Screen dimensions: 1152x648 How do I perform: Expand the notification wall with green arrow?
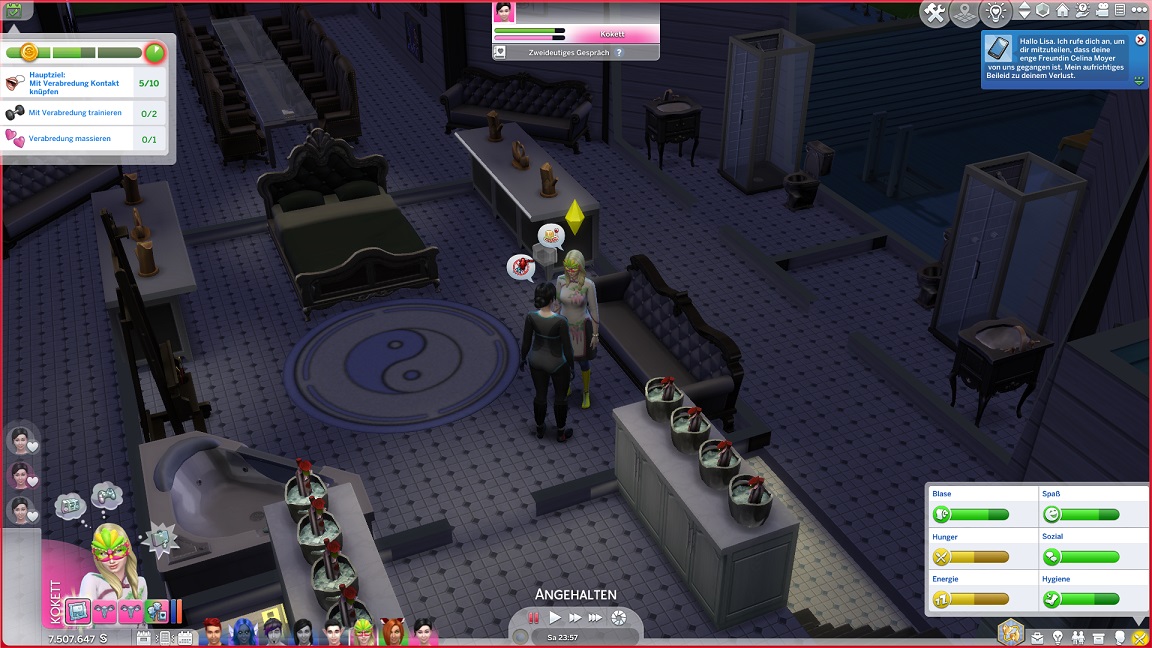1140,81
